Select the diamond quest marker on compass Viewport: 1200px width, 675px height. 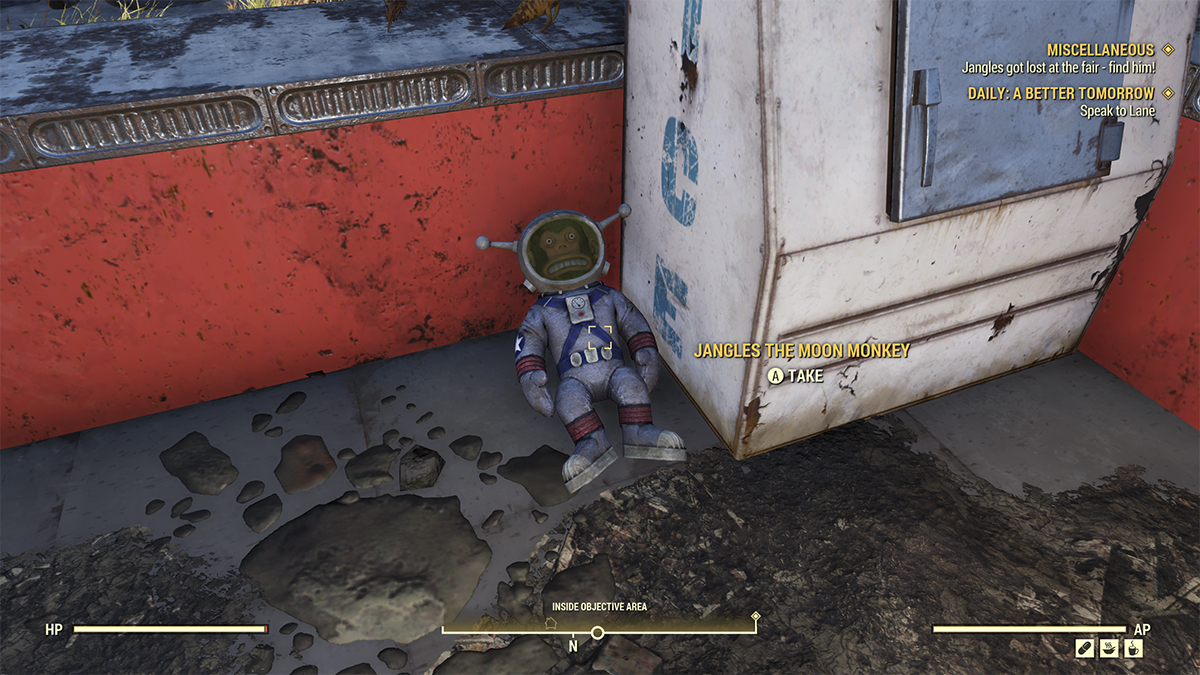[757, 616]
